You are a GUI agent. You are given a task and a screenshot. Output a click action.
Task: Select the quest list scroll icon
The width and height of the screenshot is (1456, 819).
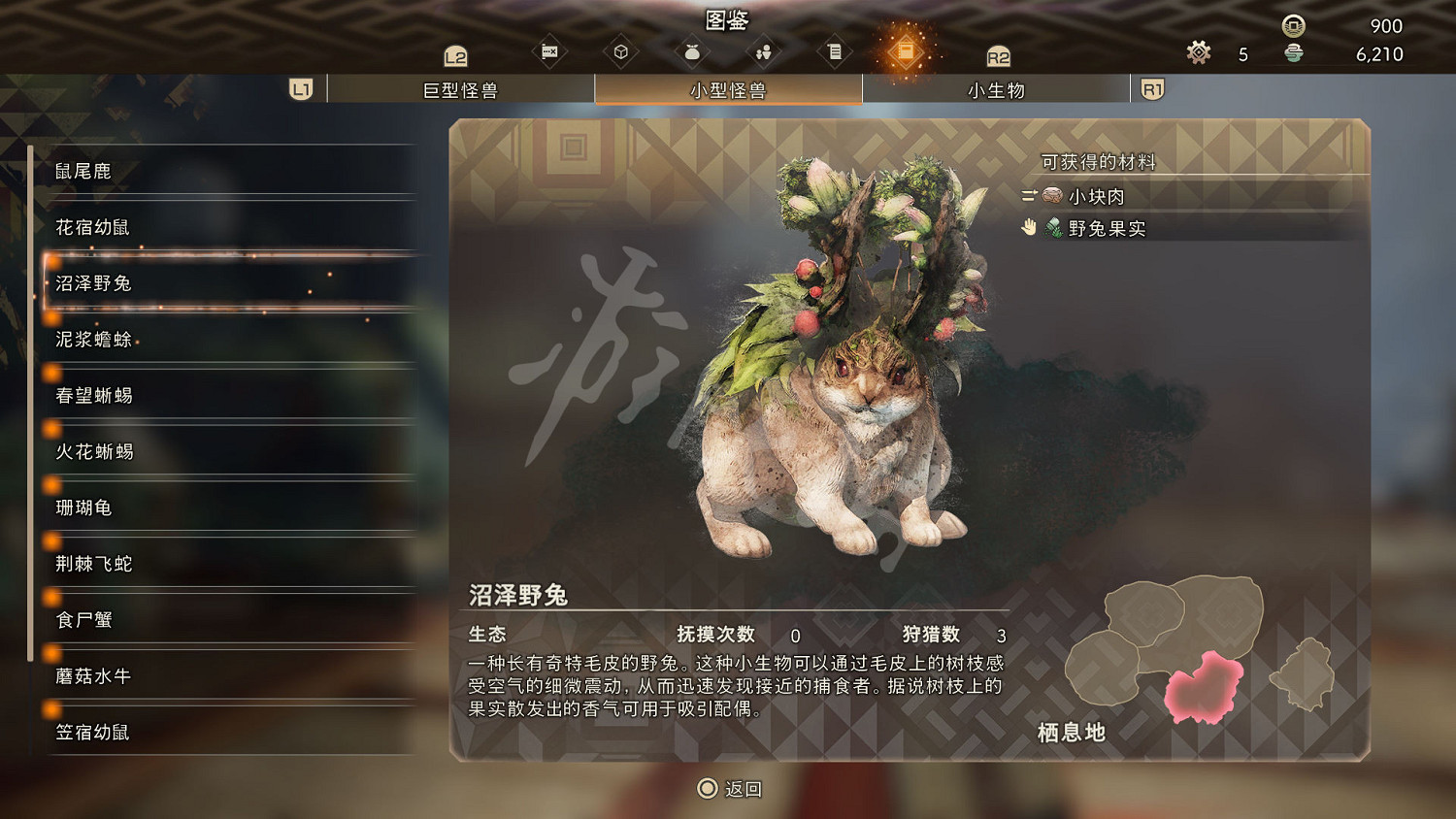pyautogui.click(x=835, y=51)
